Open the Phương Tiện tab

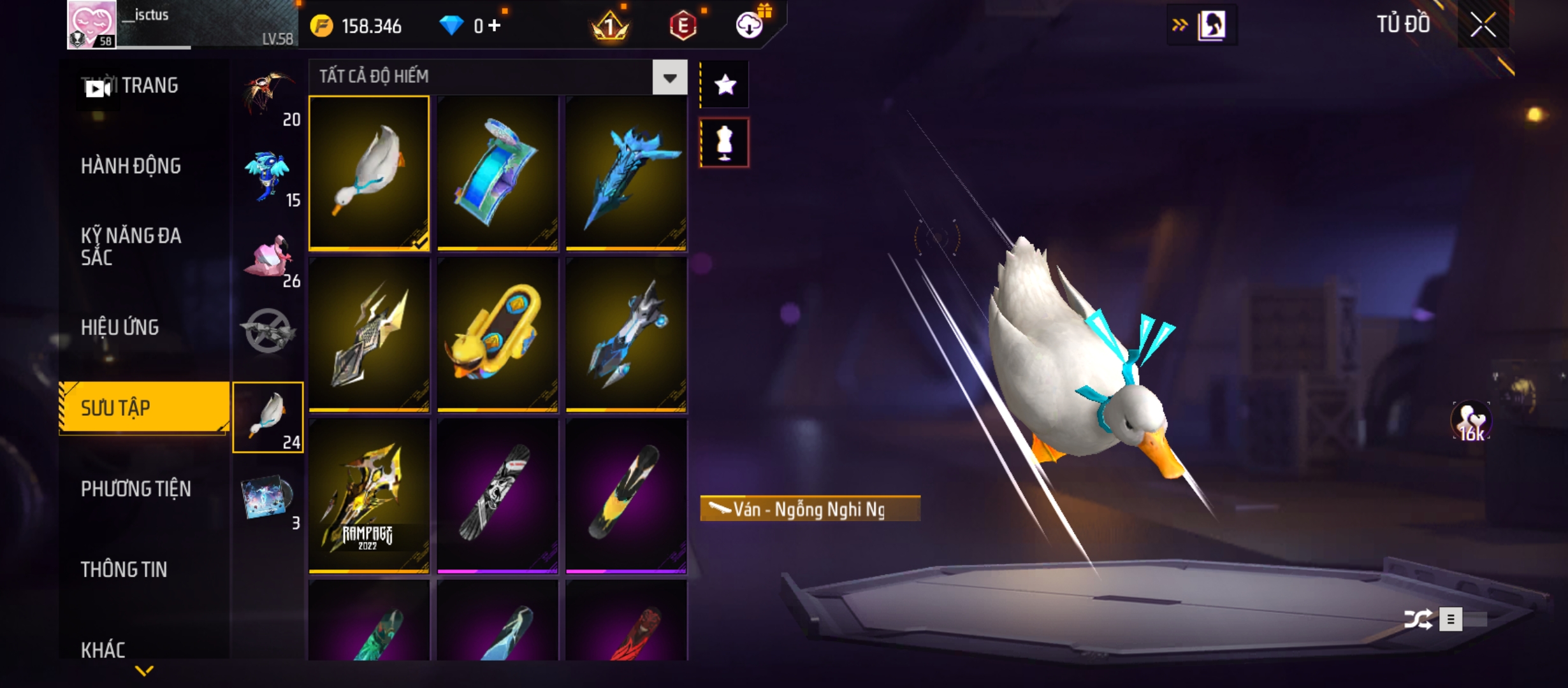click(136, 489)
